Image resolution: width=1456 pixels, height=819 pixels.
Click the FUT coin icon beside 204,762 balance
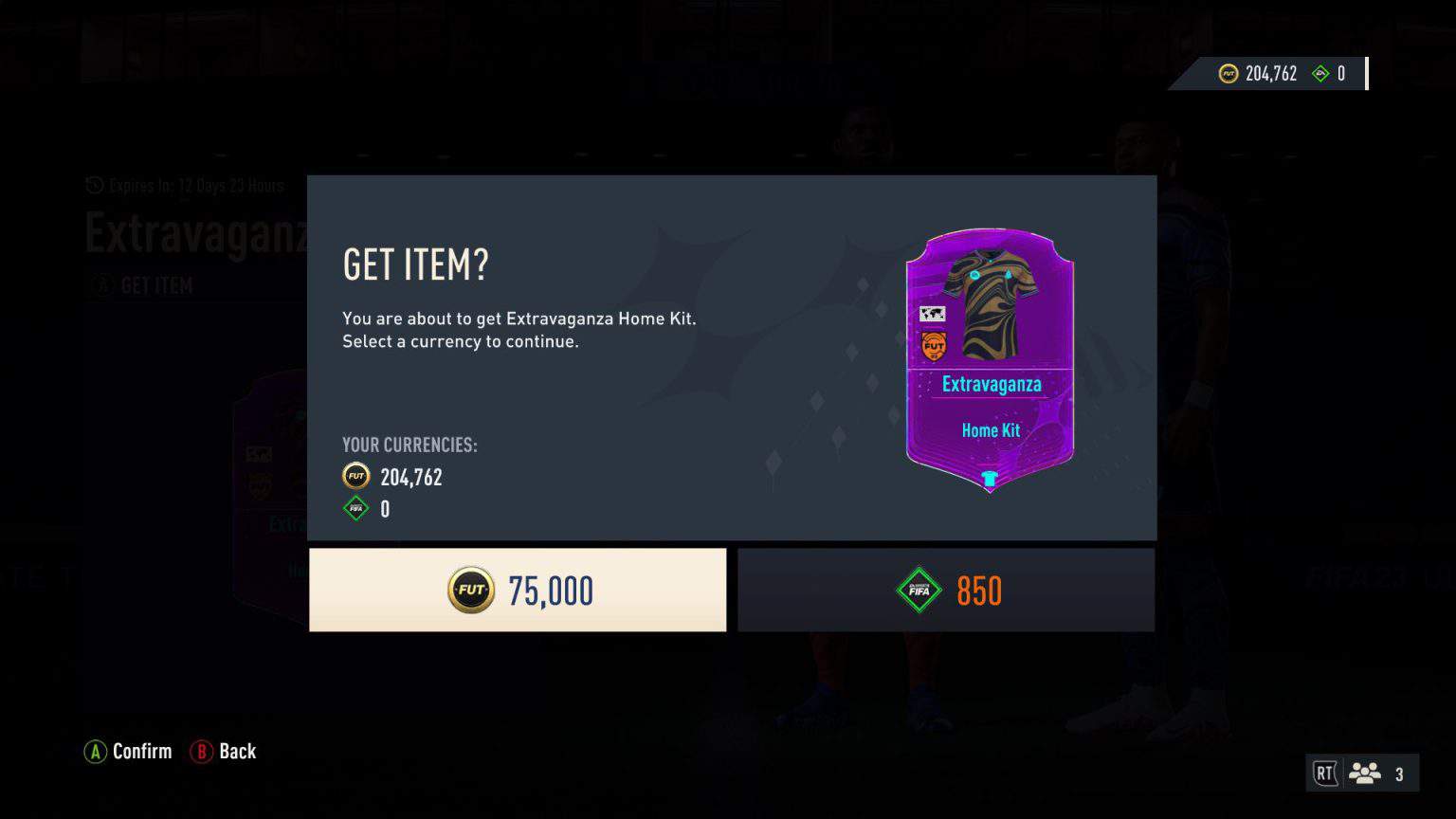[1227, 73]
